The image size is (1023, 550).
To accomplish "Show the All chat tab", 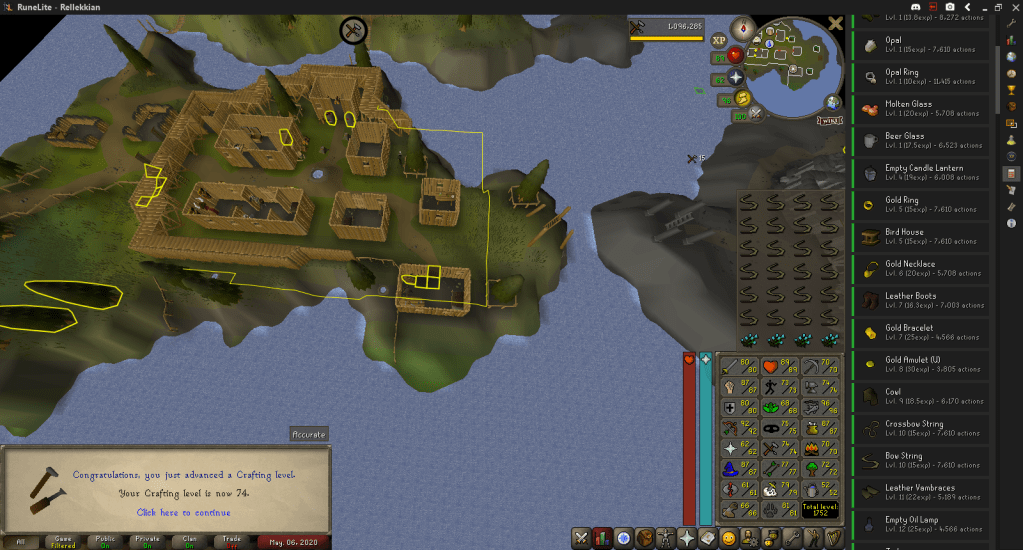I will tap(20, 541).
